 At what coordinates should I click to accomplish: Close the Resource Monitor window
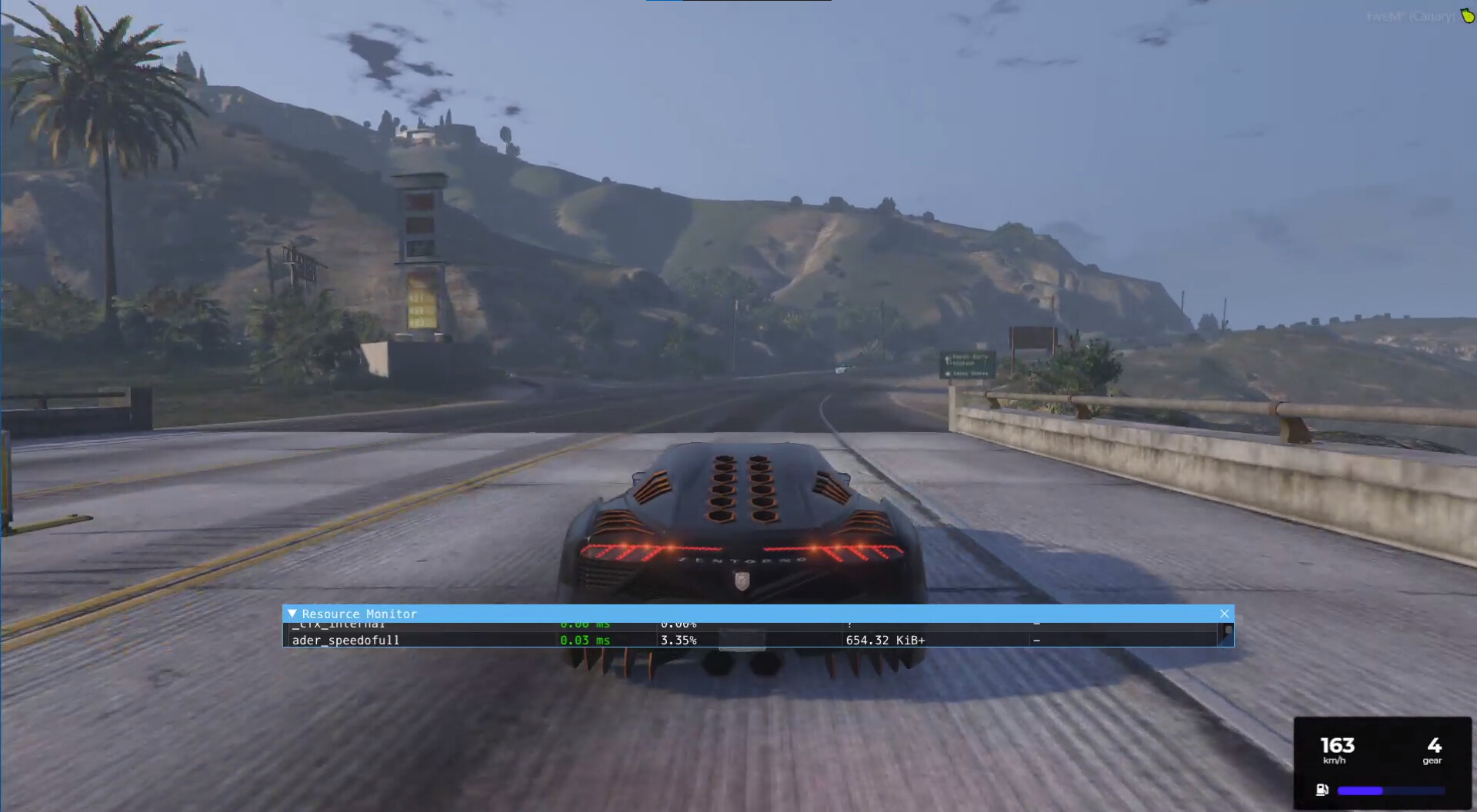coord(1224,614)
